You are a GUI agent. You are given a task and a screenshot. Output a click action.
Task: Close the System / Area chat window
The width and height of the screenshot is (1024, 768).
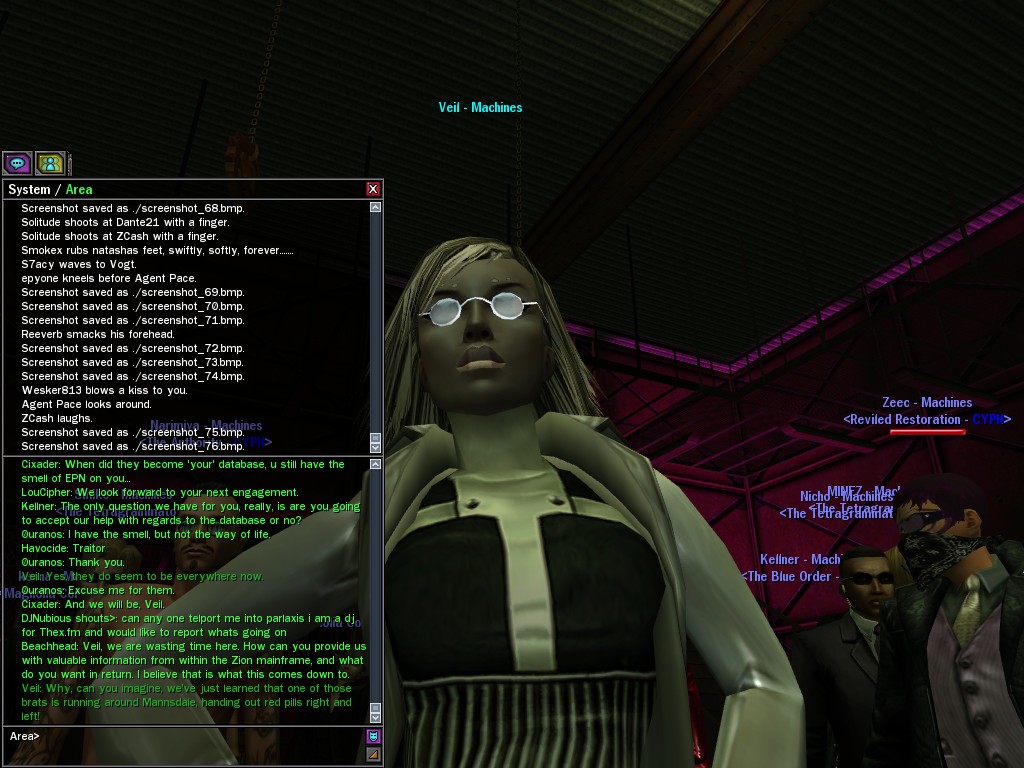pos(373,189)
